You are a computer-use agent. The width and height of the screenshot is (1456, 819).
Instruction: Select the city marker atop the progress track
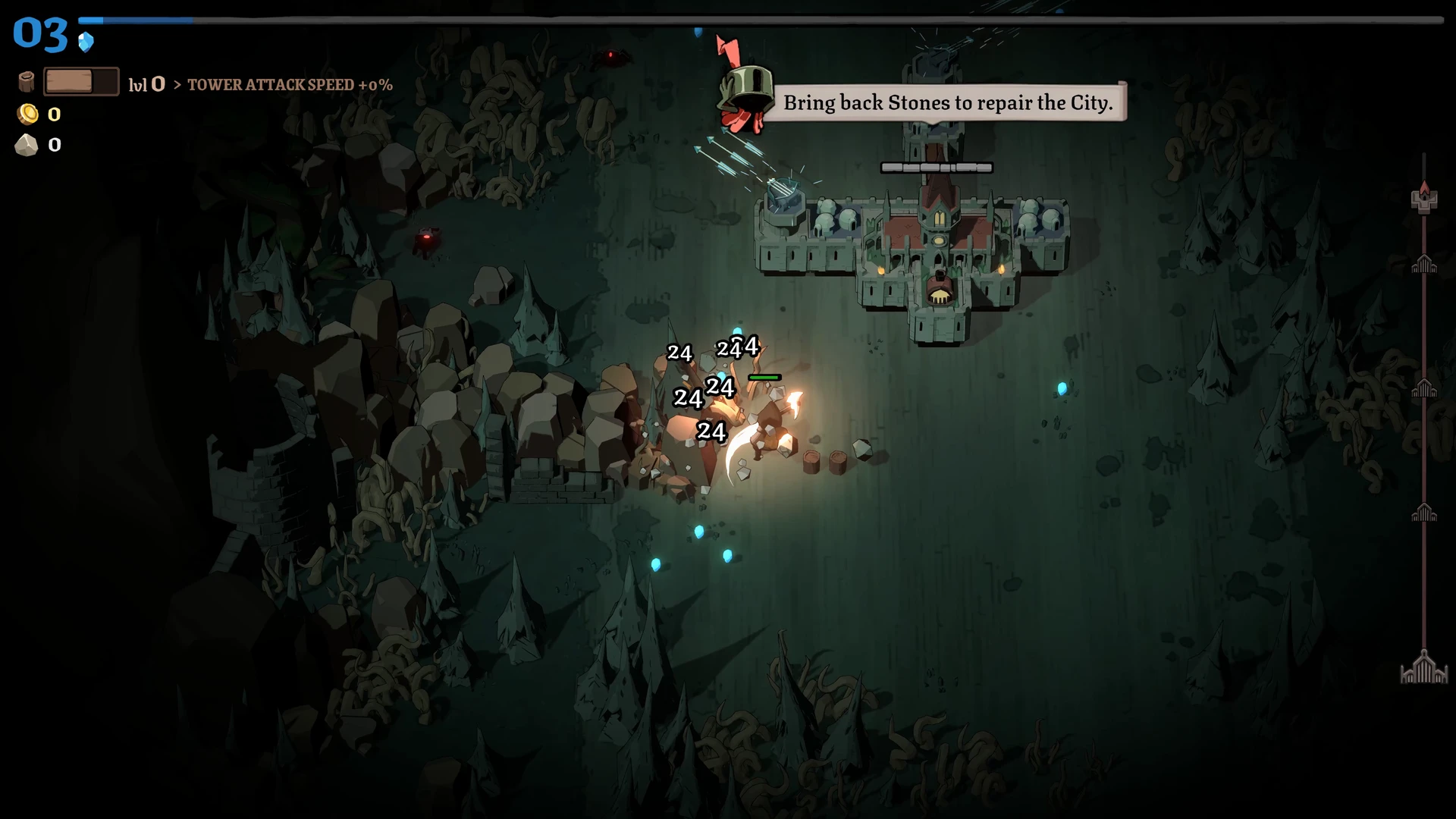(x=1424, y=198)
